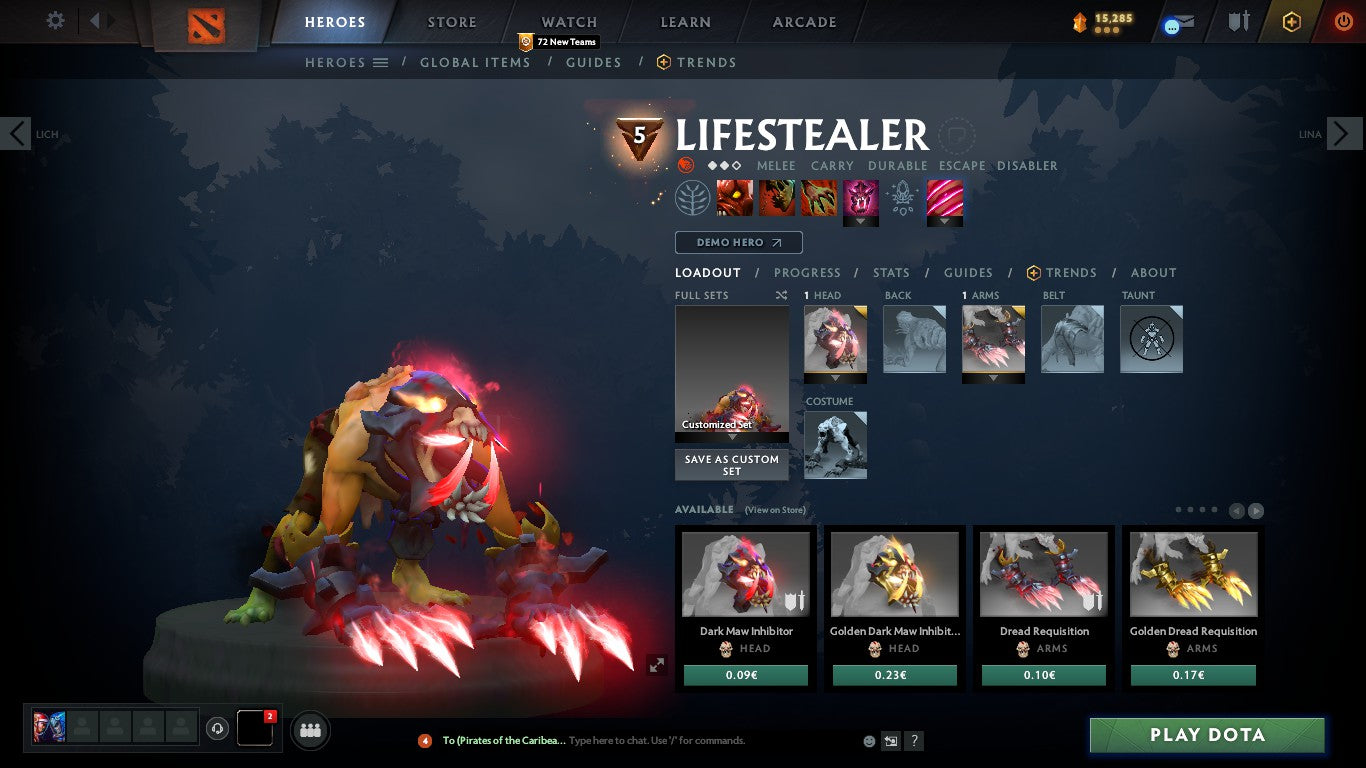Select Lifestealer's talent tree icon

coord(692,197)
